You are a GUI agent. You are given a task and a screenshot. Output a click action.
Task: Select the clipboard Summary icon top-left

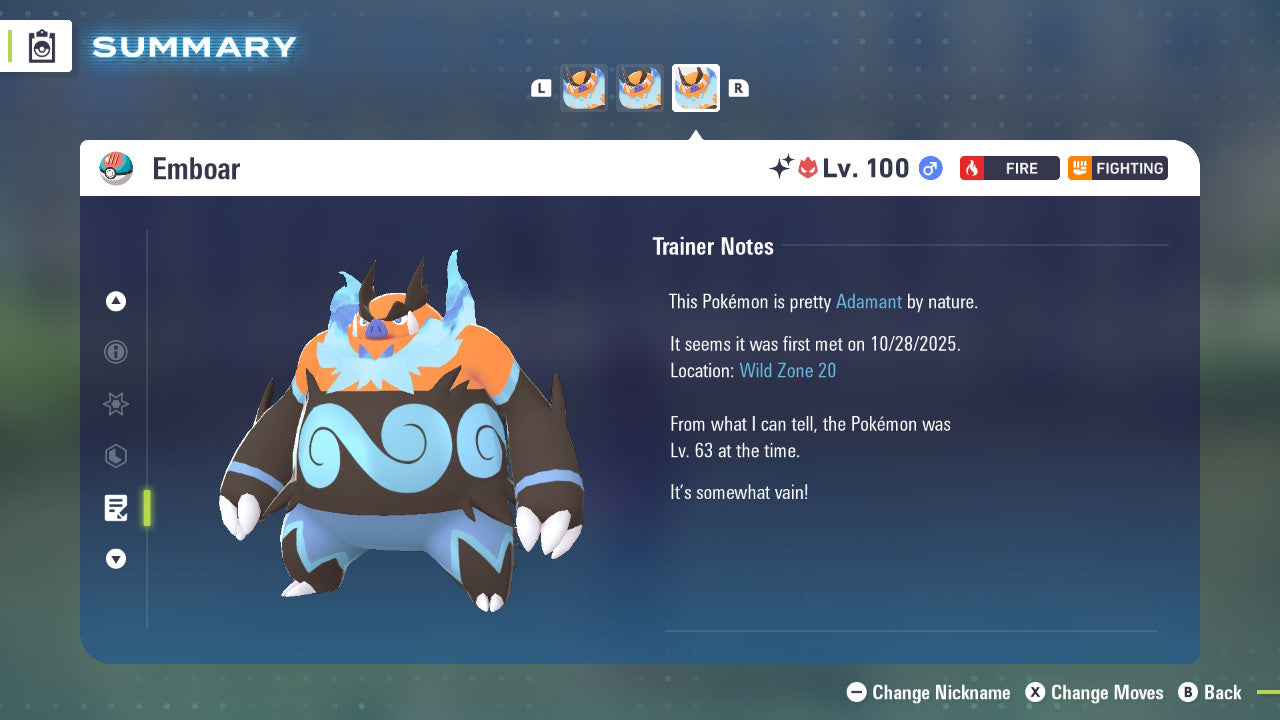pyautogui.click(x=42, y=46)
